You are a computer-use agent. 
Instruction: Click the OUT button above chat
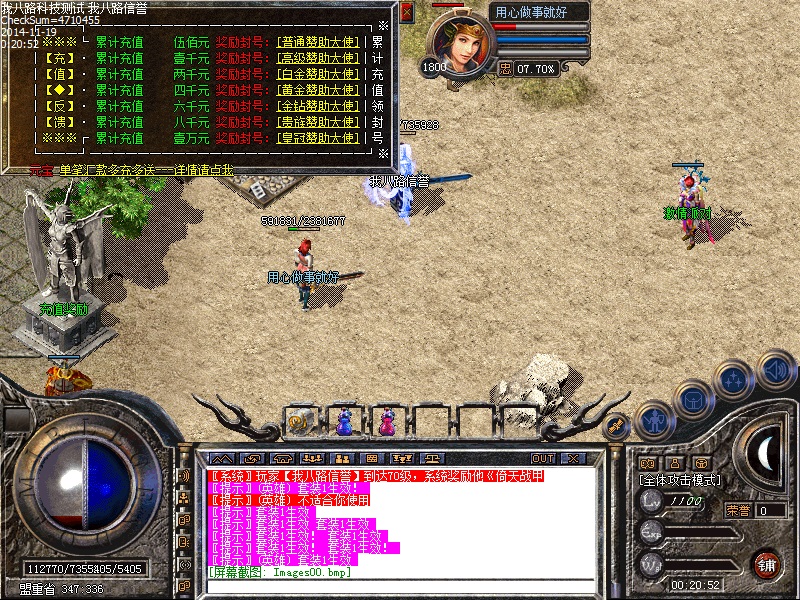(x=543, y=458)
